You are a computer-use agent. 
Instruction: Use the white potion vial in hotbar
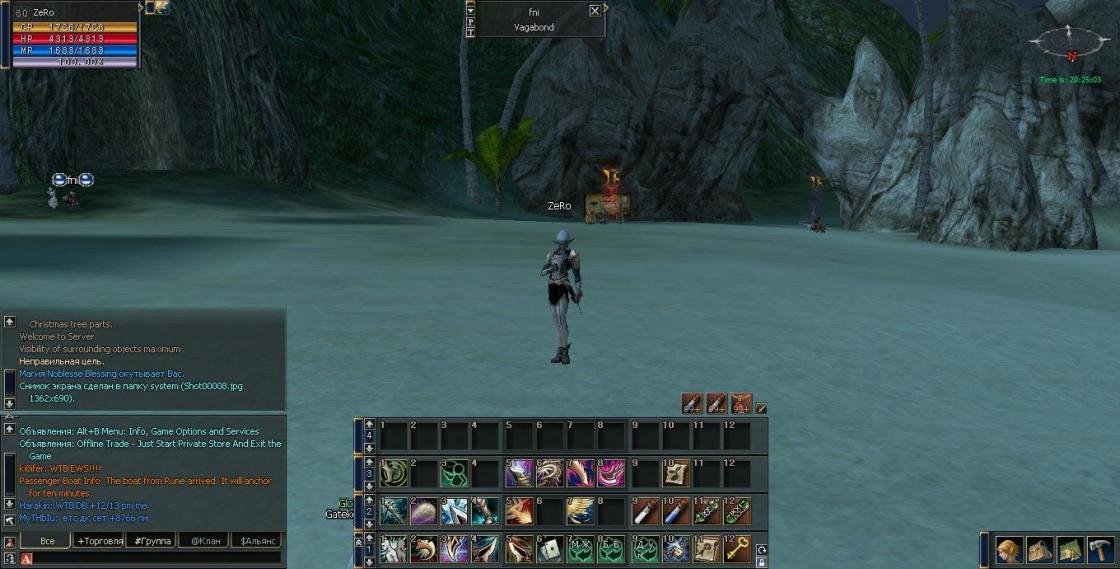644,511
